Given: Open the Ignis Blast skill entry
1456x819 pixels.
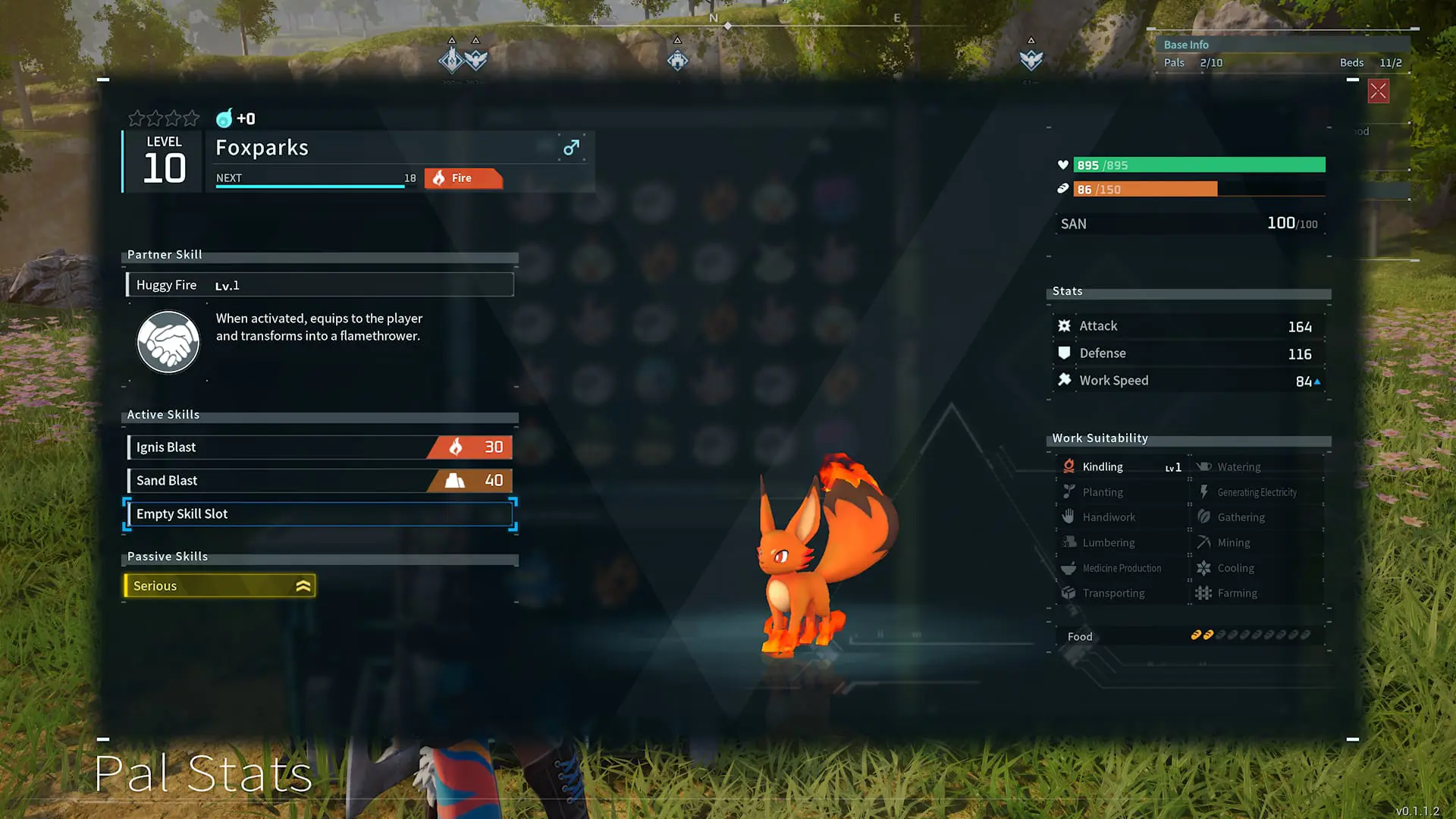Looking at the screenshot, I should 318,447.
